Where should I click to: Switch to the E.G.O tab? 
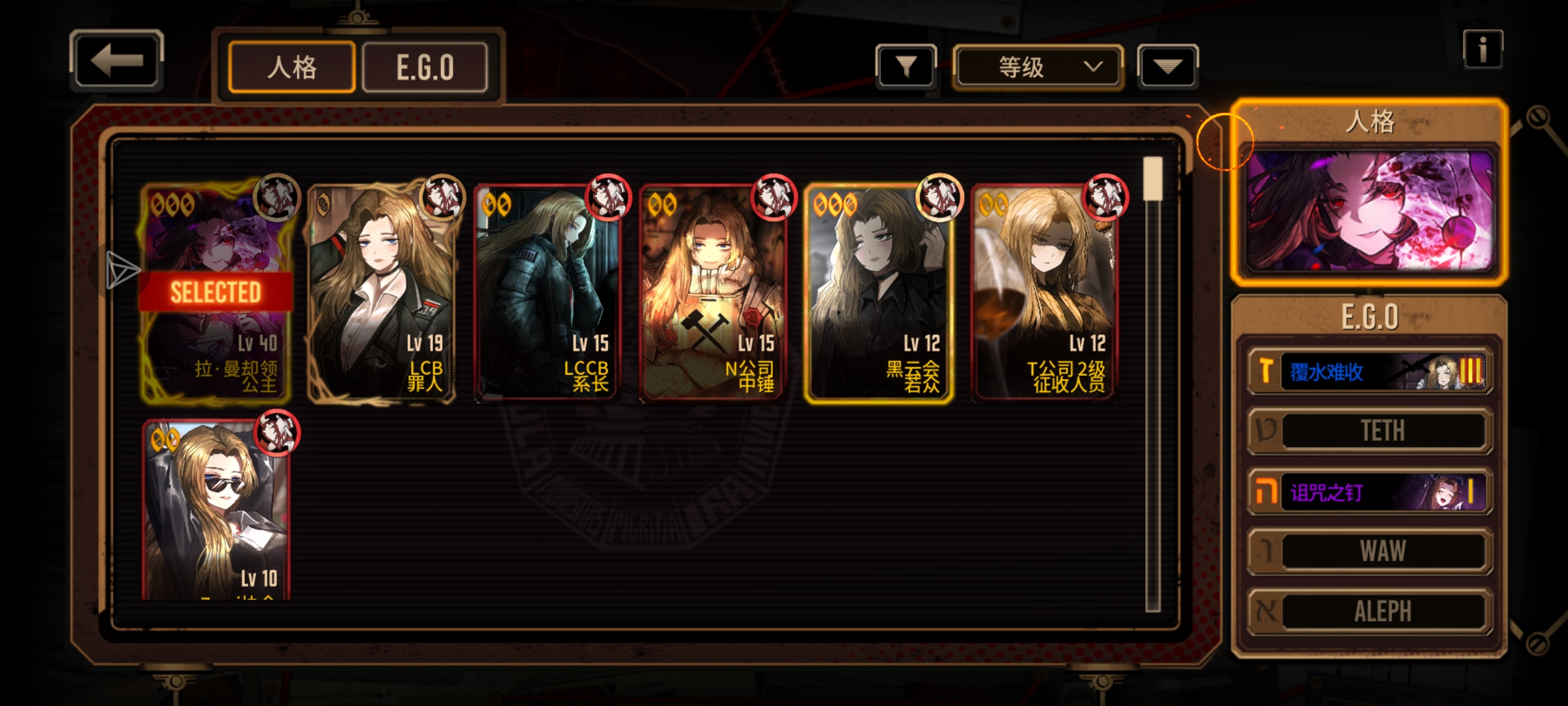425,67
